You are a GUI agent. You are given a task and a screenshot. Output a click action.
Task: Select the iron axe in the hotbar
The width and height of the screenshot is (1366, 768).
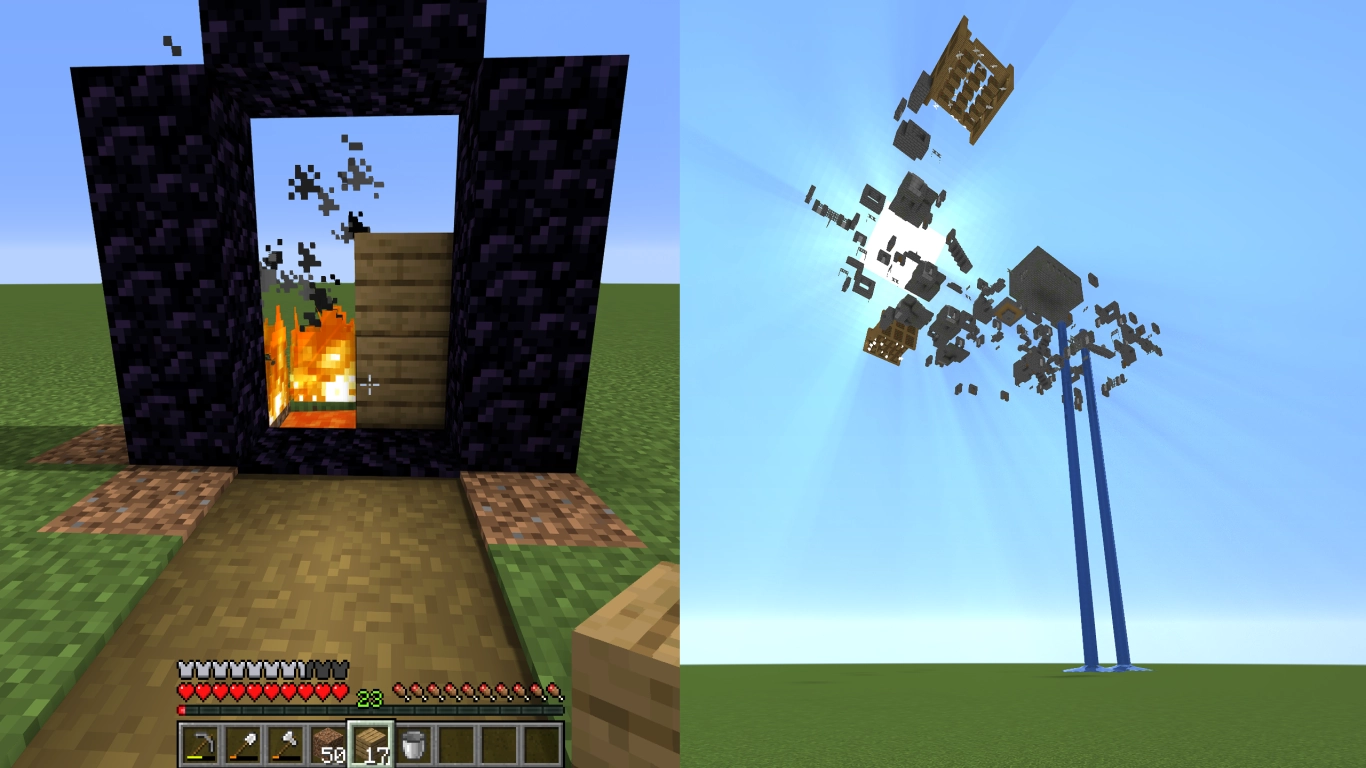click(286, 742)
